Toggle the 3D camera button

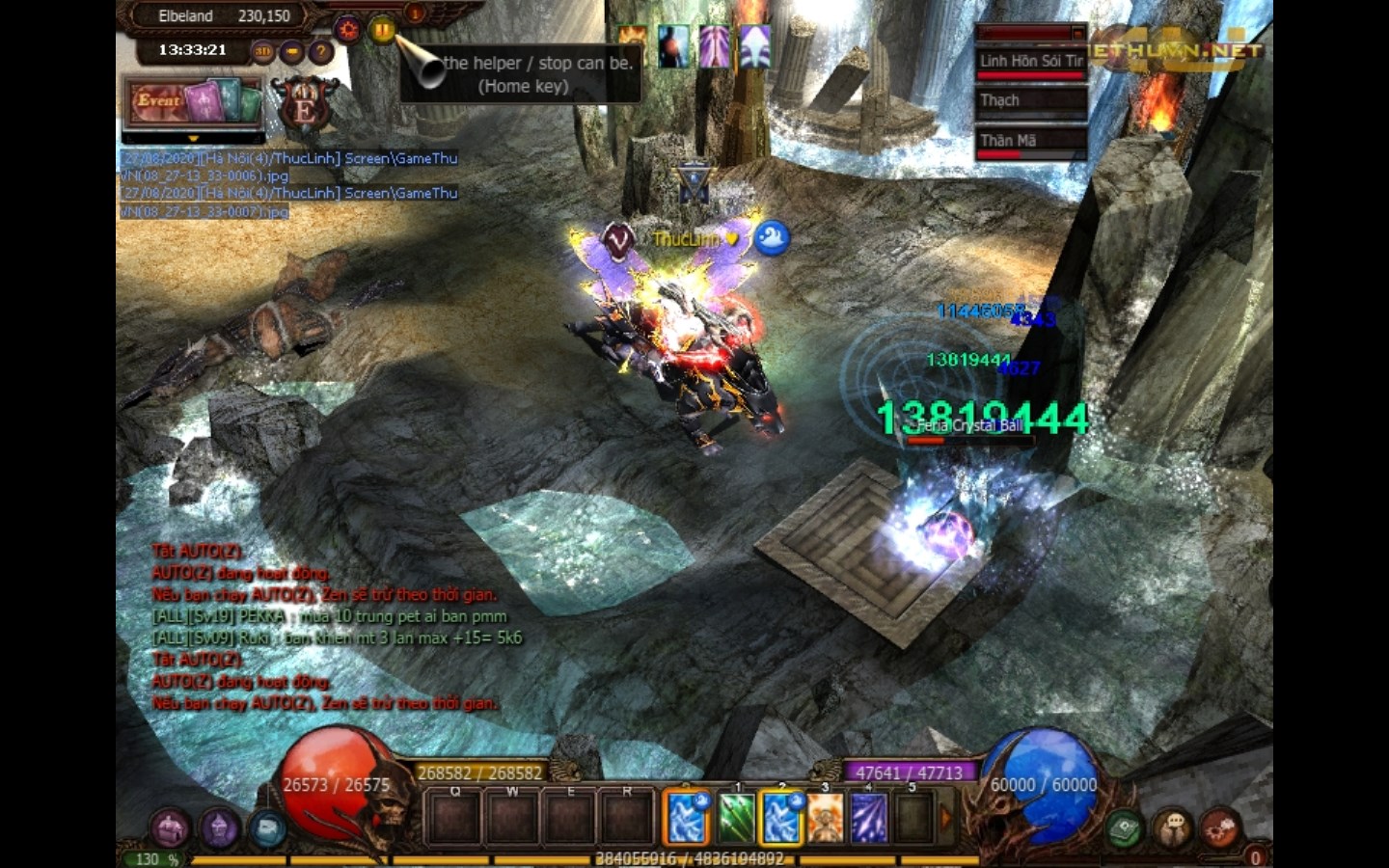(x=262, y=52)
